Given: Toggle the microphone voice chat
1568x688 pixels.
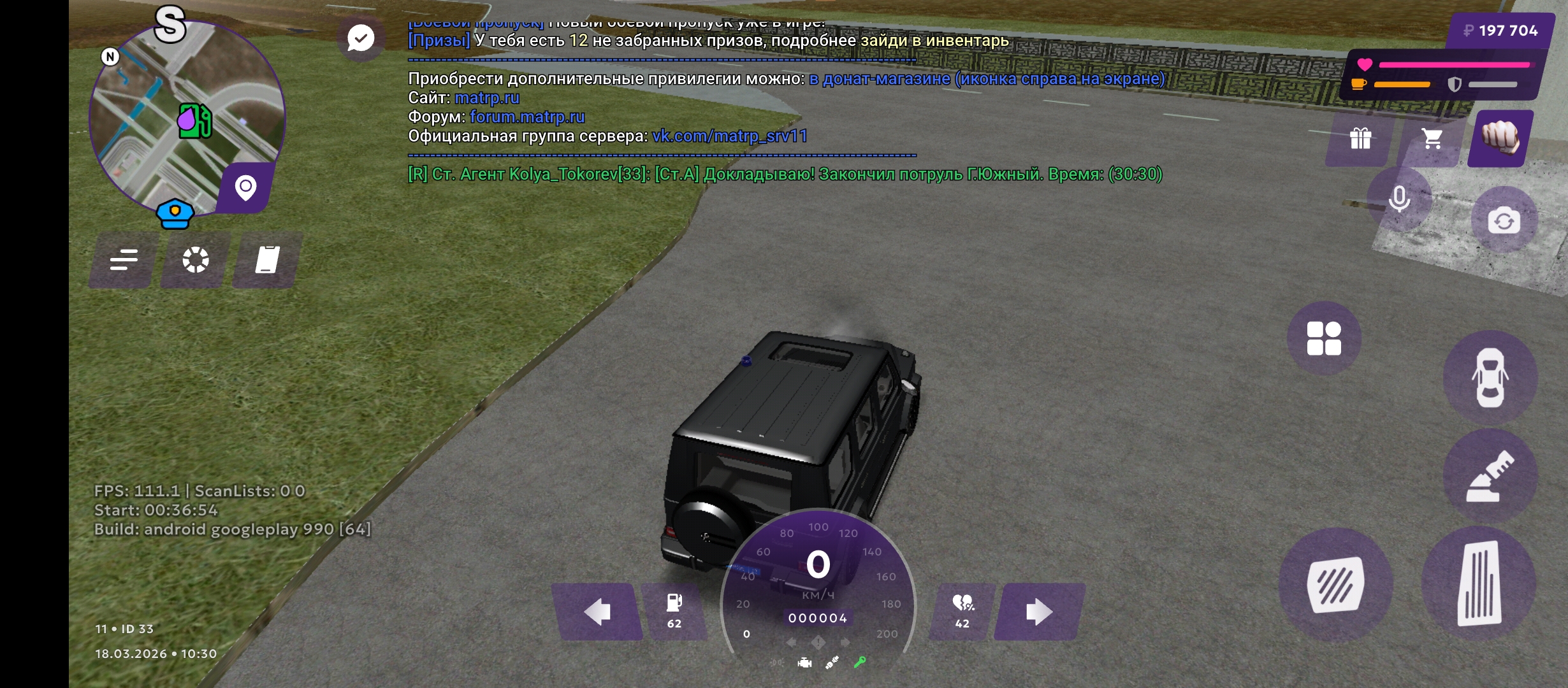Looking at the screenshot, I should [1399, 199].
